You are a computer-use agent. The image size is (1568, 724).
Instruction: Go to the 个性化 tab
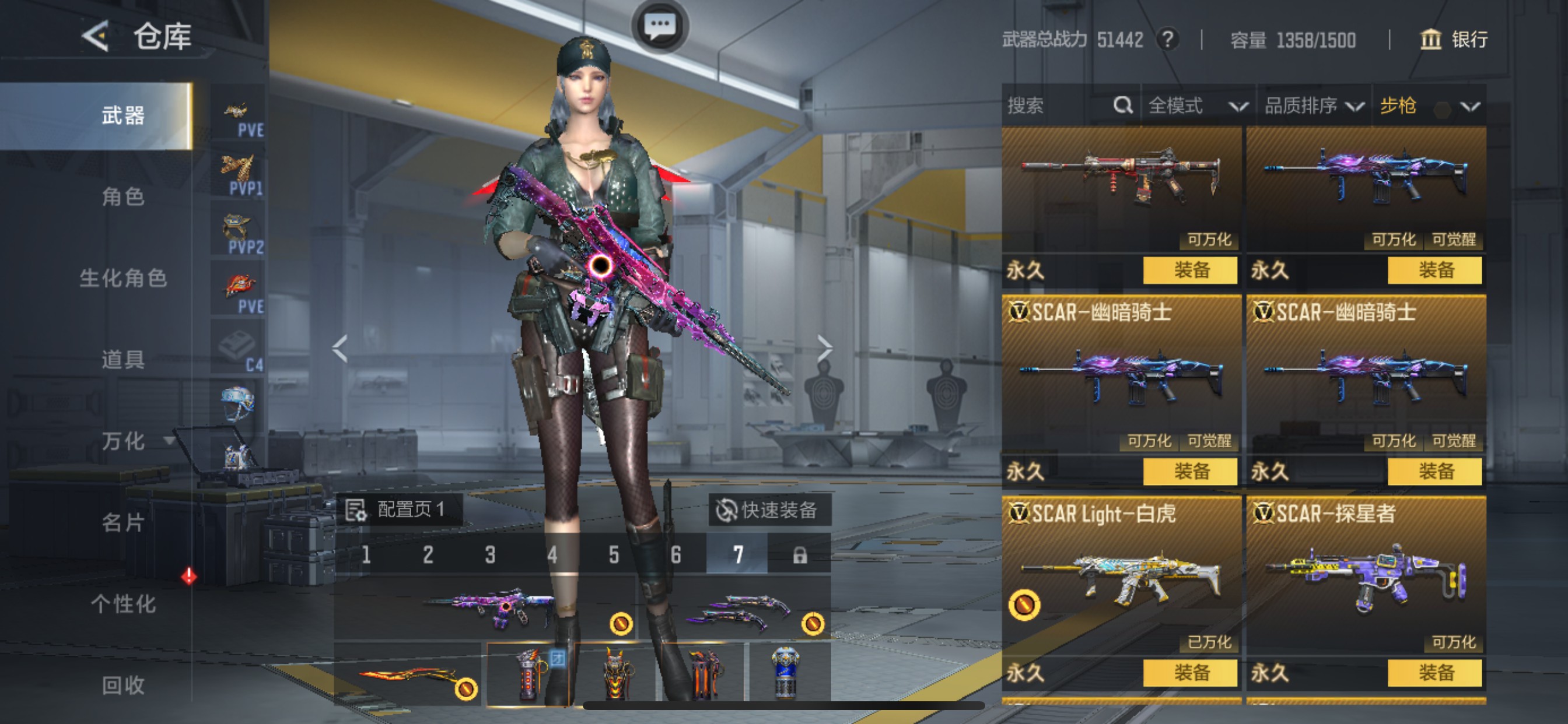123,604
